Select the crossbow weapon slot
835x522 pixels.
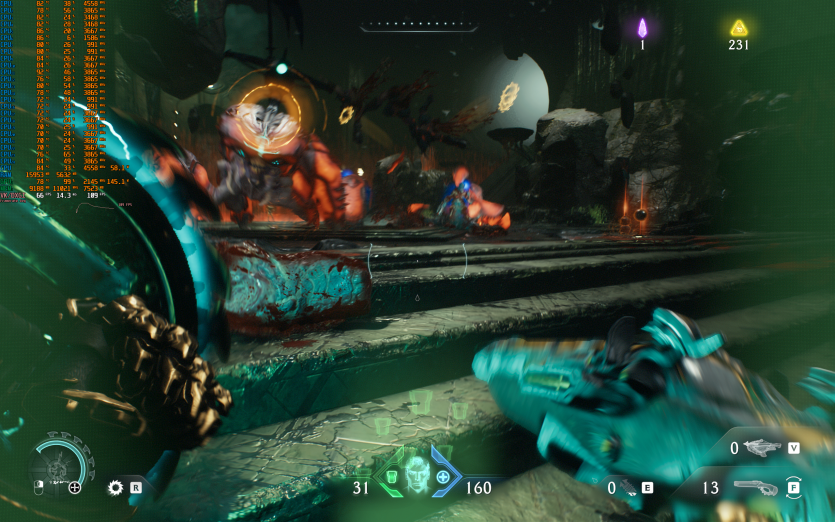pyautogui.click(x=766, y=448)
